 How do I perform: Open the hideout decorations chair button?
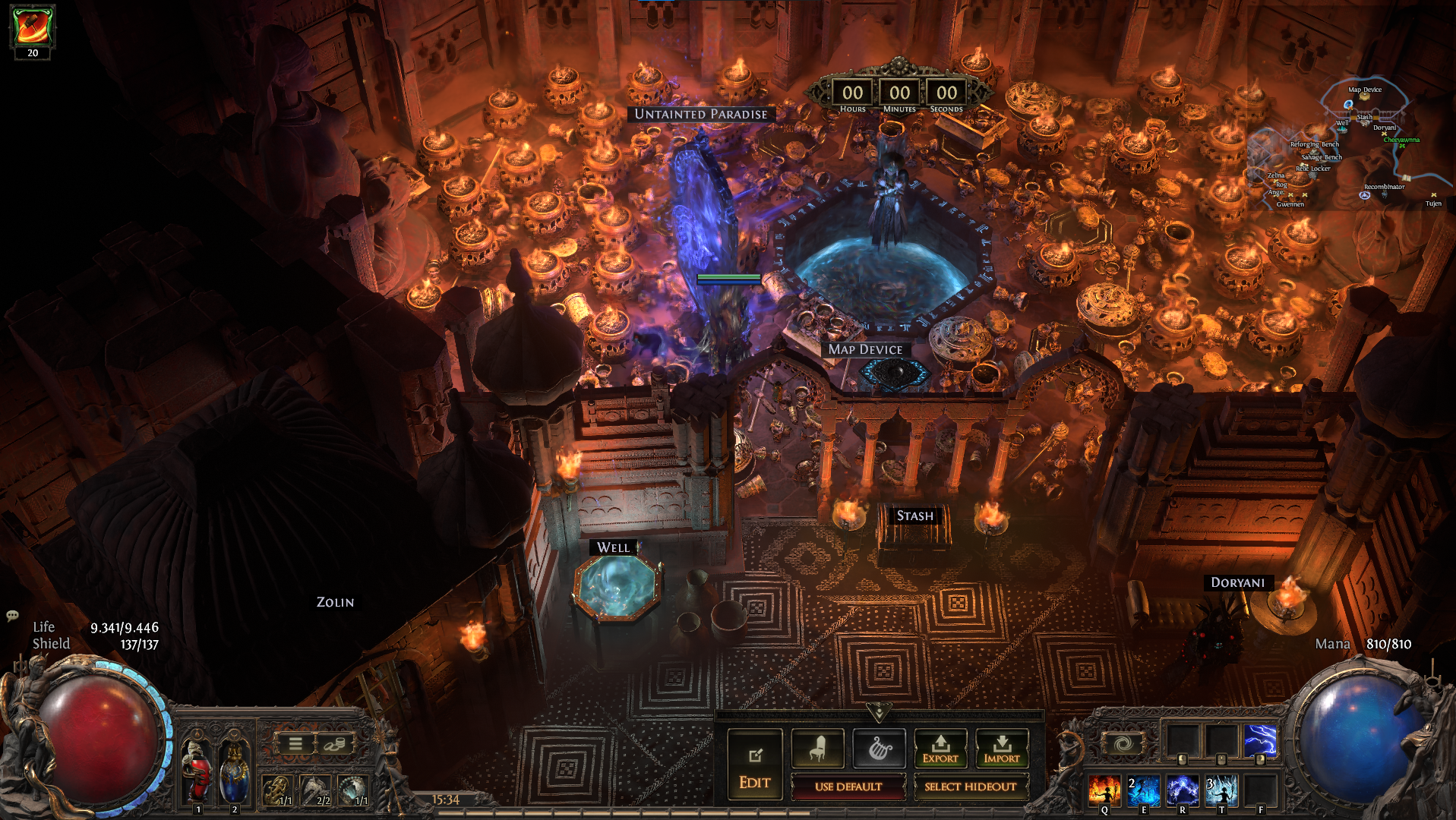click(x=817, y=749)
